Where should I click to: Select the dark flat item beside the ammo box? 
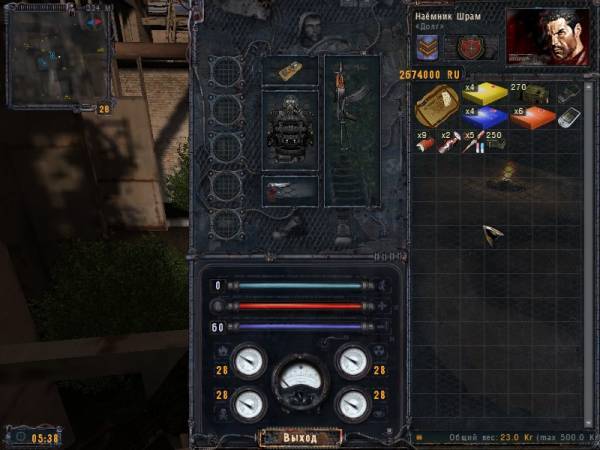pyautogui.click(x=568, y=93)
